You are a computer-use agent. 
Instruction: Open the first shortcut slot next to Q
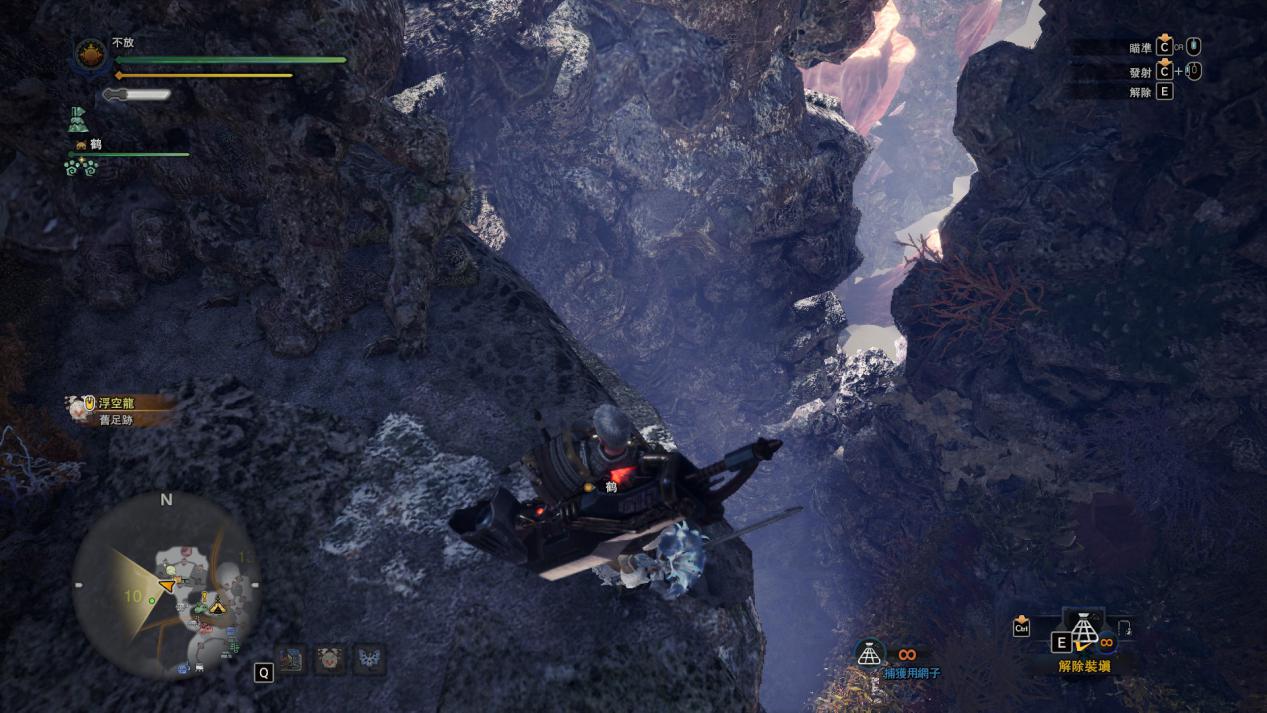(x=292, y=660)
